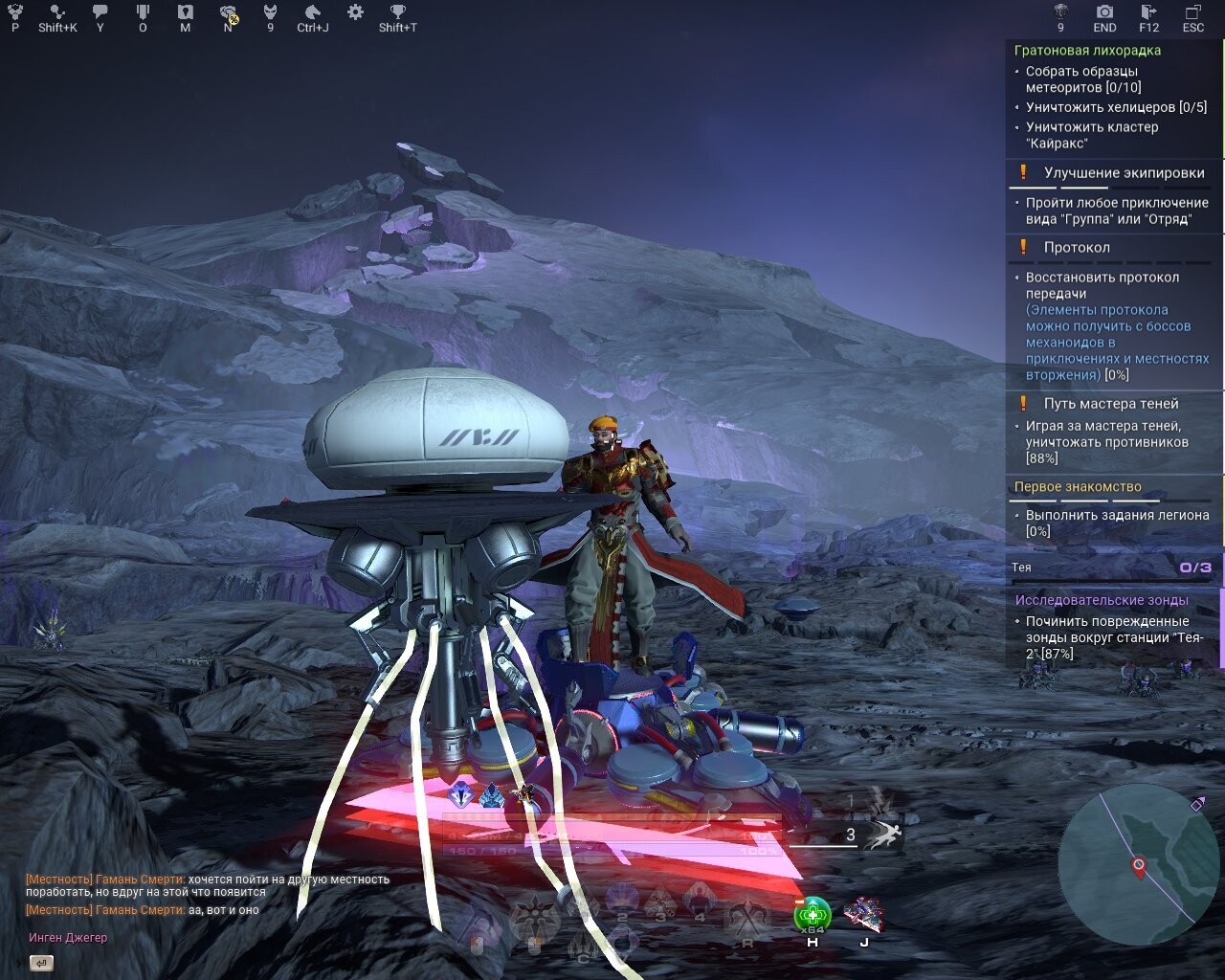
Task: Click the exit door icon (F12)
Action: [x=1147, y=13]
